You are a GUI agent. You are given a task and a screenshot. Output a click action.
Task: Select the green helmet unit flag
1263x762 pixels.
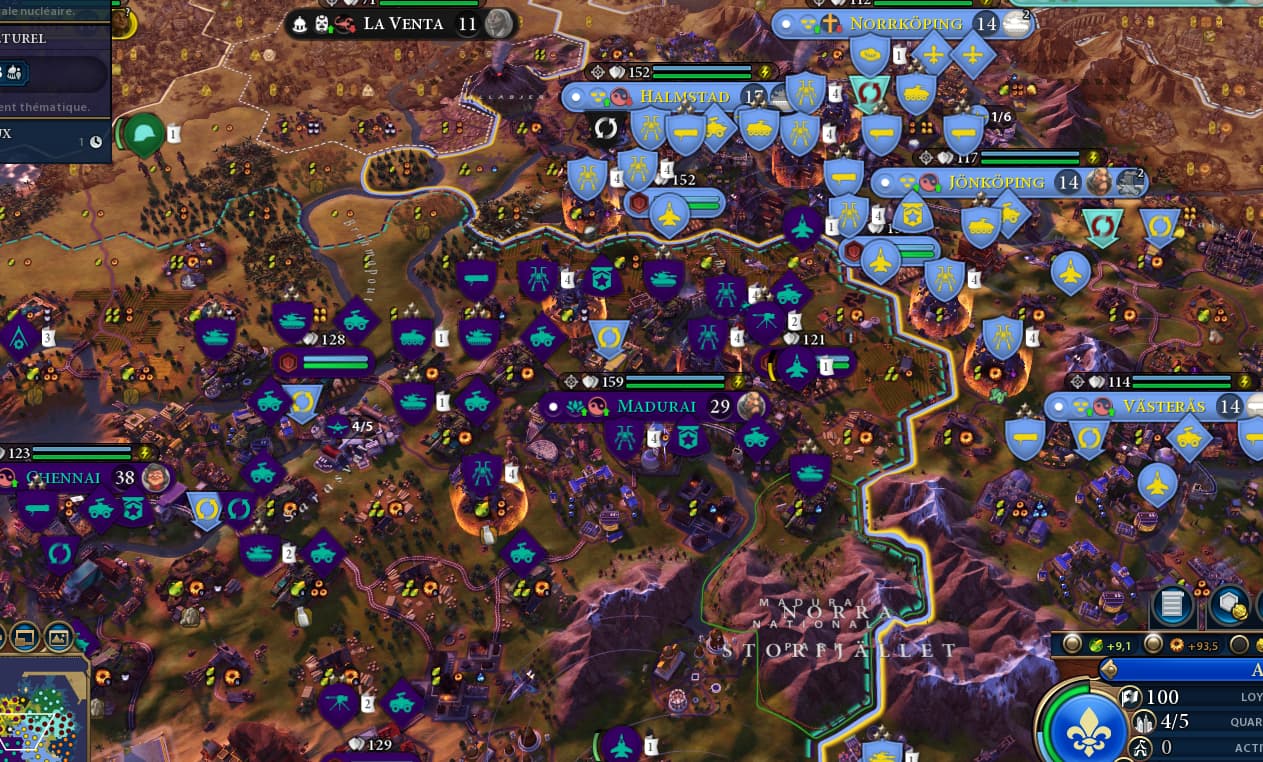(x=144, y=135)
